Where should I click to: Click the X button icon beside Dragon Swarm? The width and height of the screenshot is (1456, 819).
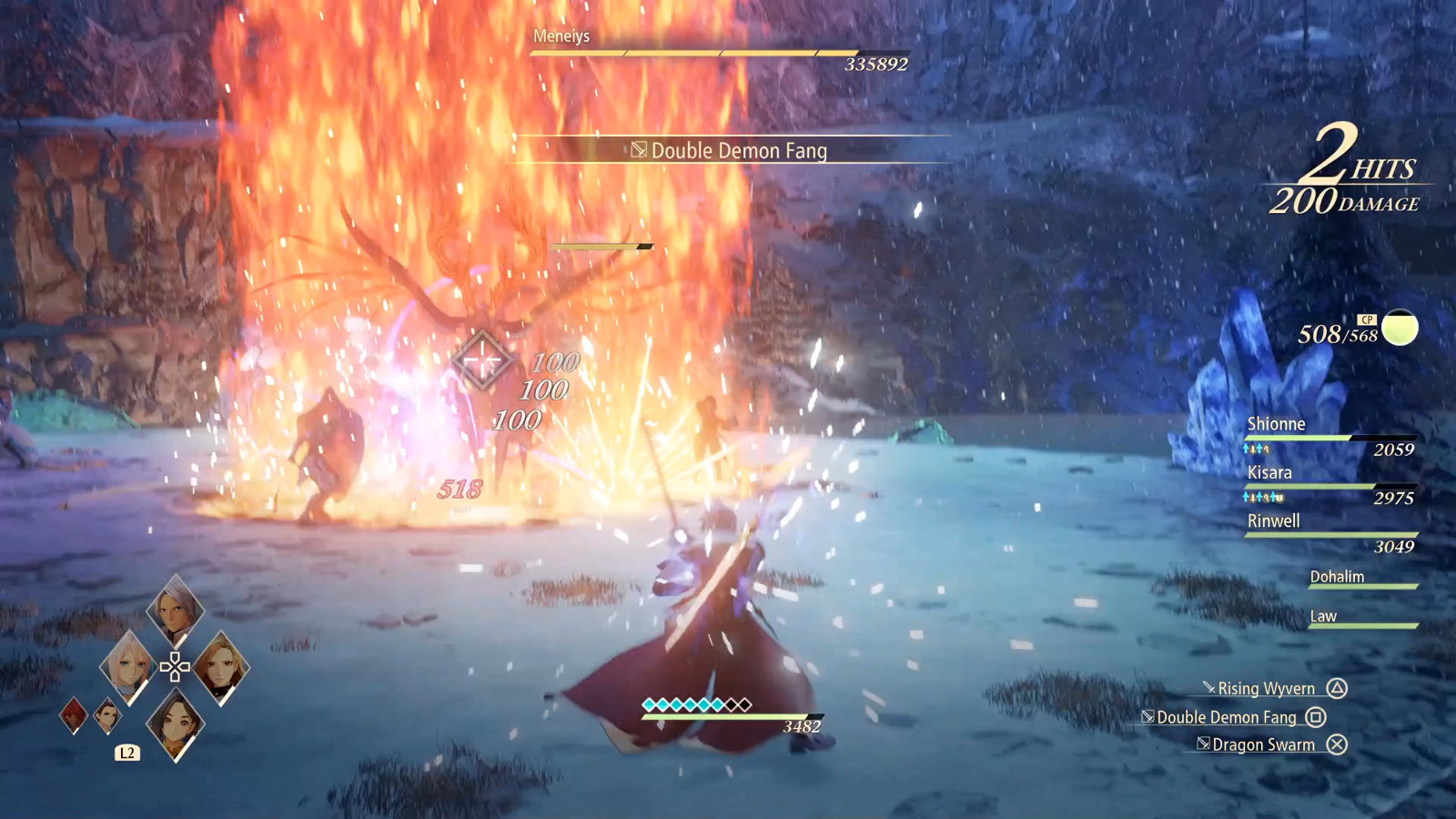pyautogui.click(x=1335, y=744)
